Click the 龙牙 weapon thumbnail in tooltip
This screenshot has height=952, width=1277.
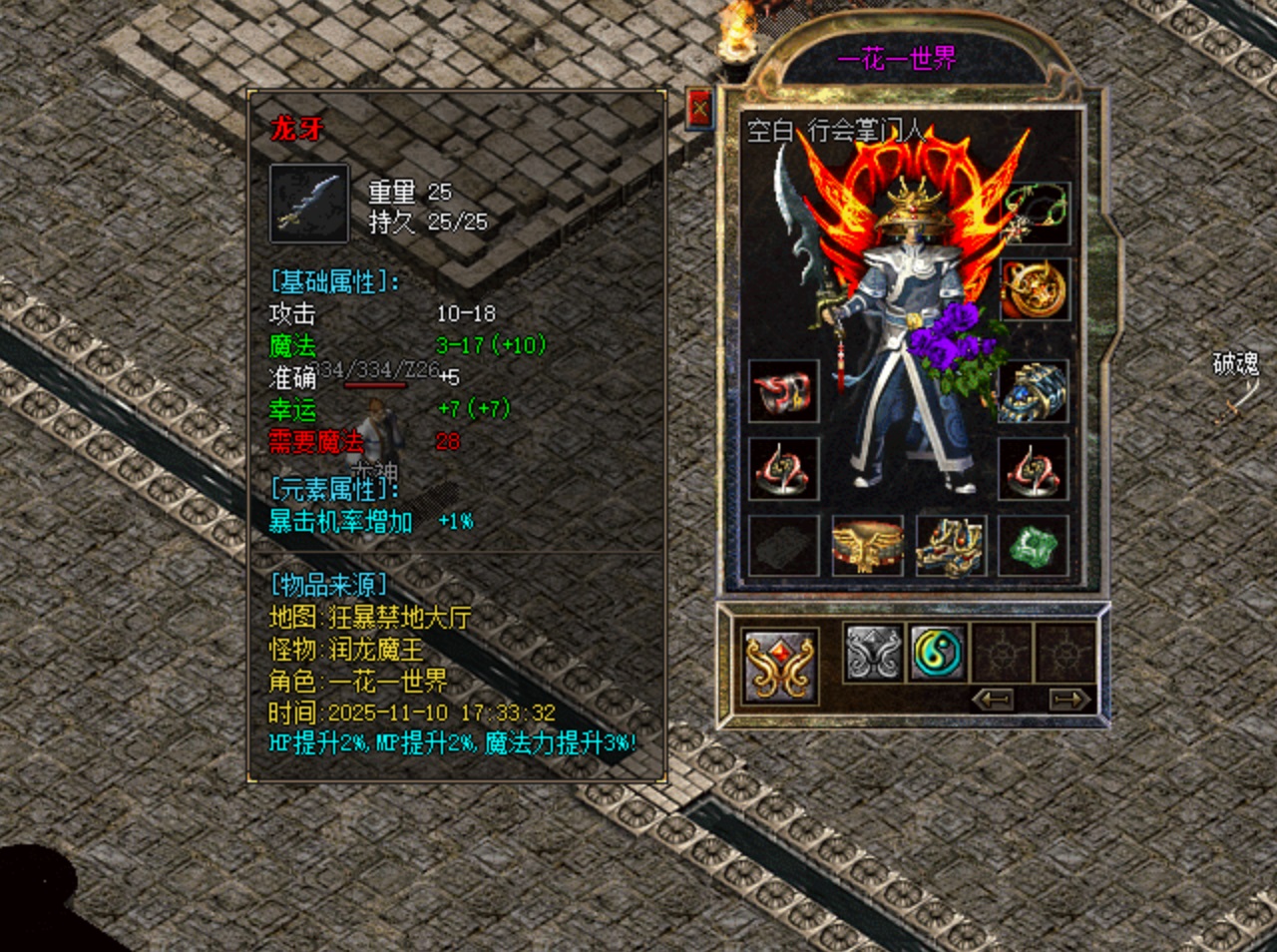(x=310, y=205)
